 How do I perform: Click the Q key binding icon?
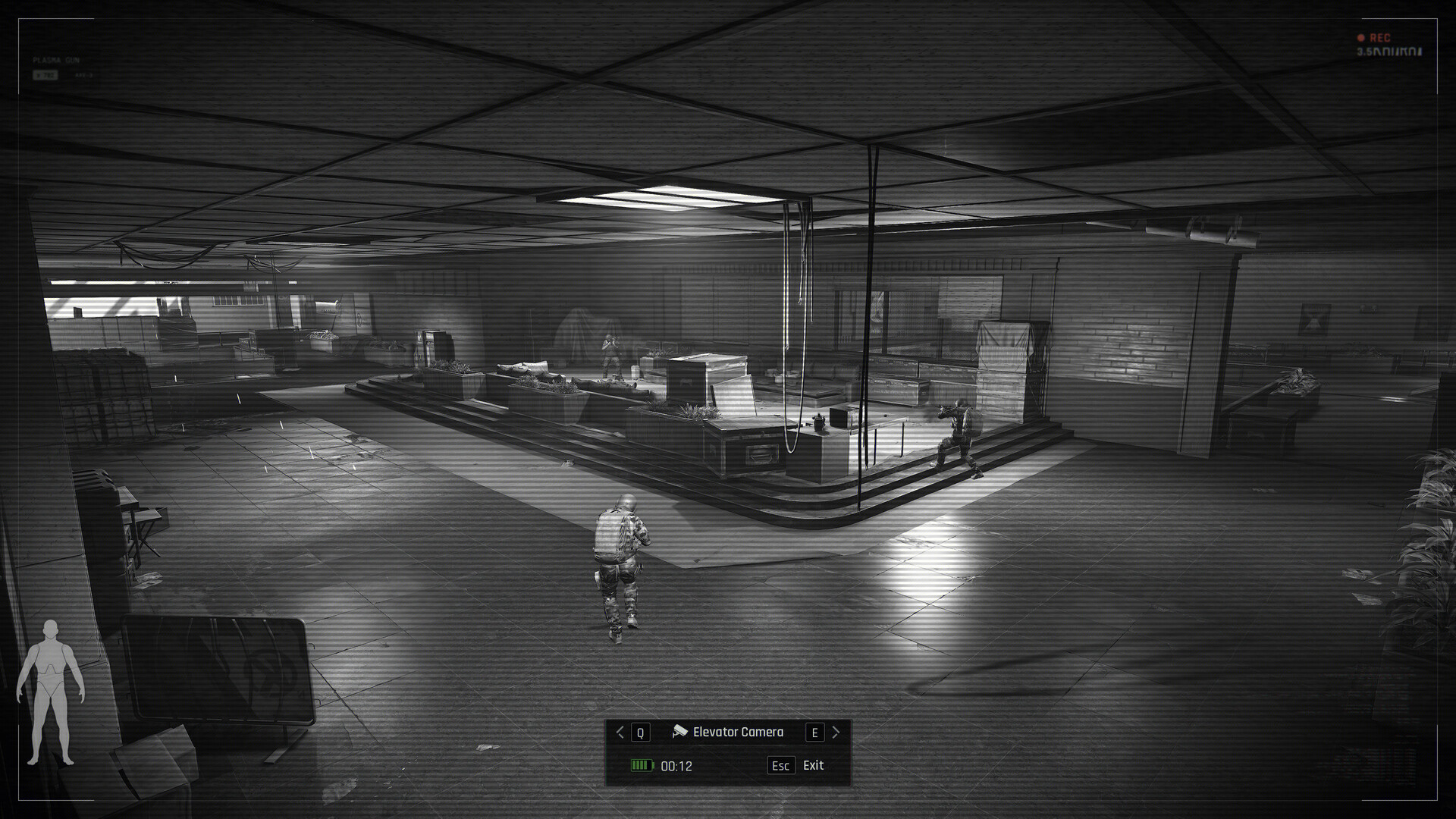pos(641,732)
